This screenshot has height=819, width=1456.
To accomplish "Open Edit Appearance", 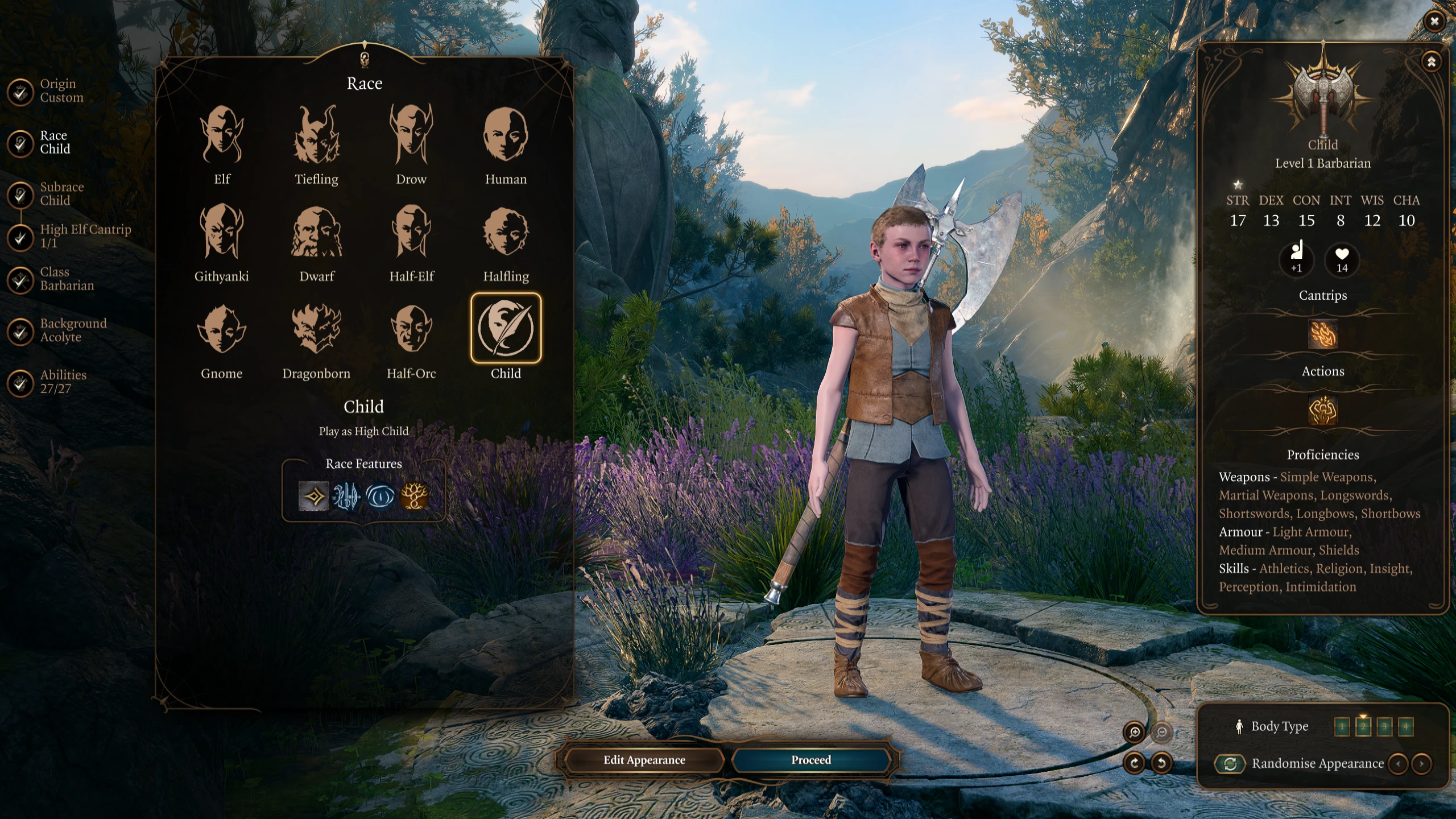I will pyautogui.click(x=644, y=760).
